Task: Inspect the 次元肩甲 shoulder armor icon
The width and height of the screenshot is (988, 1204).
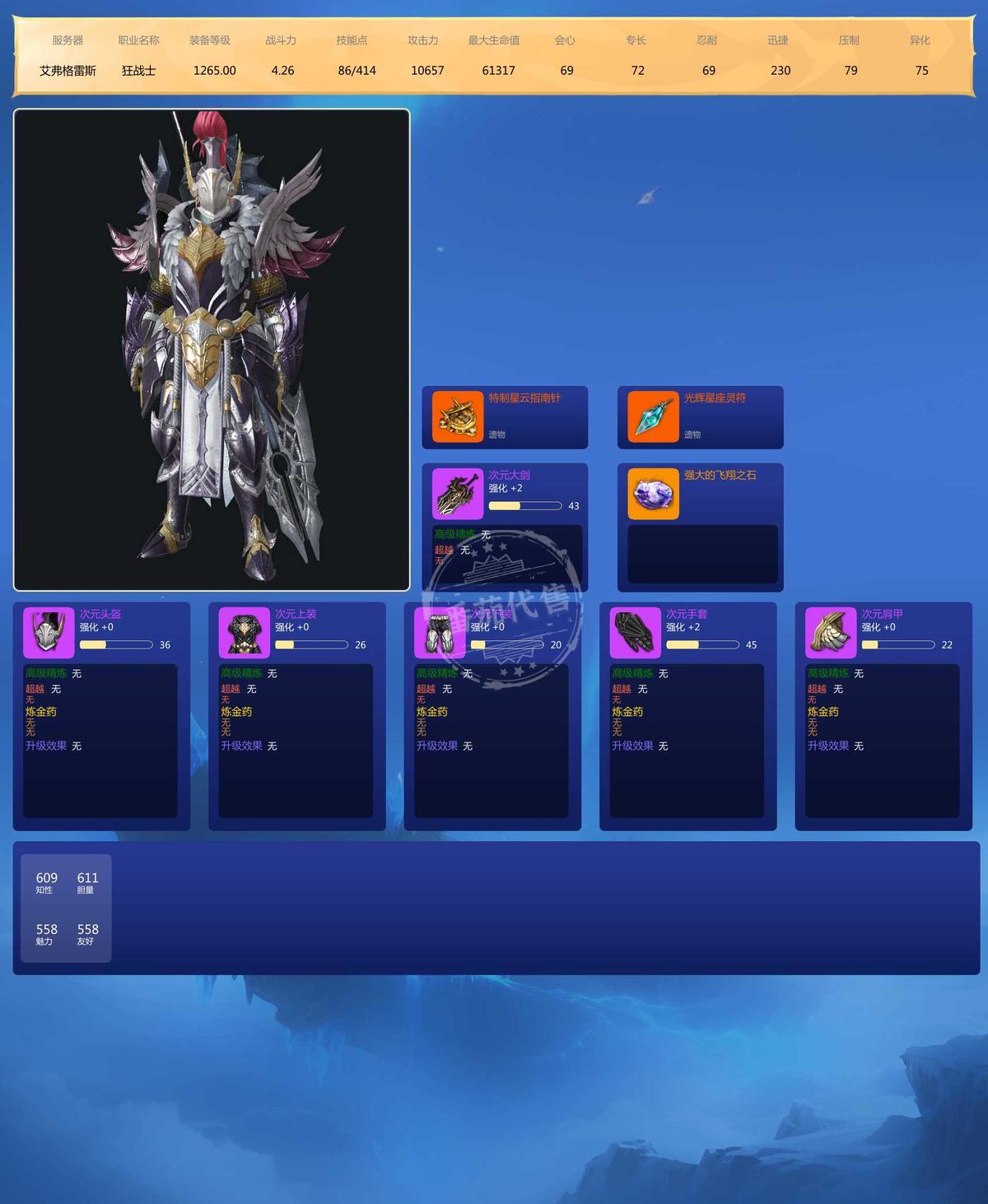Action: tap(831, 633)
